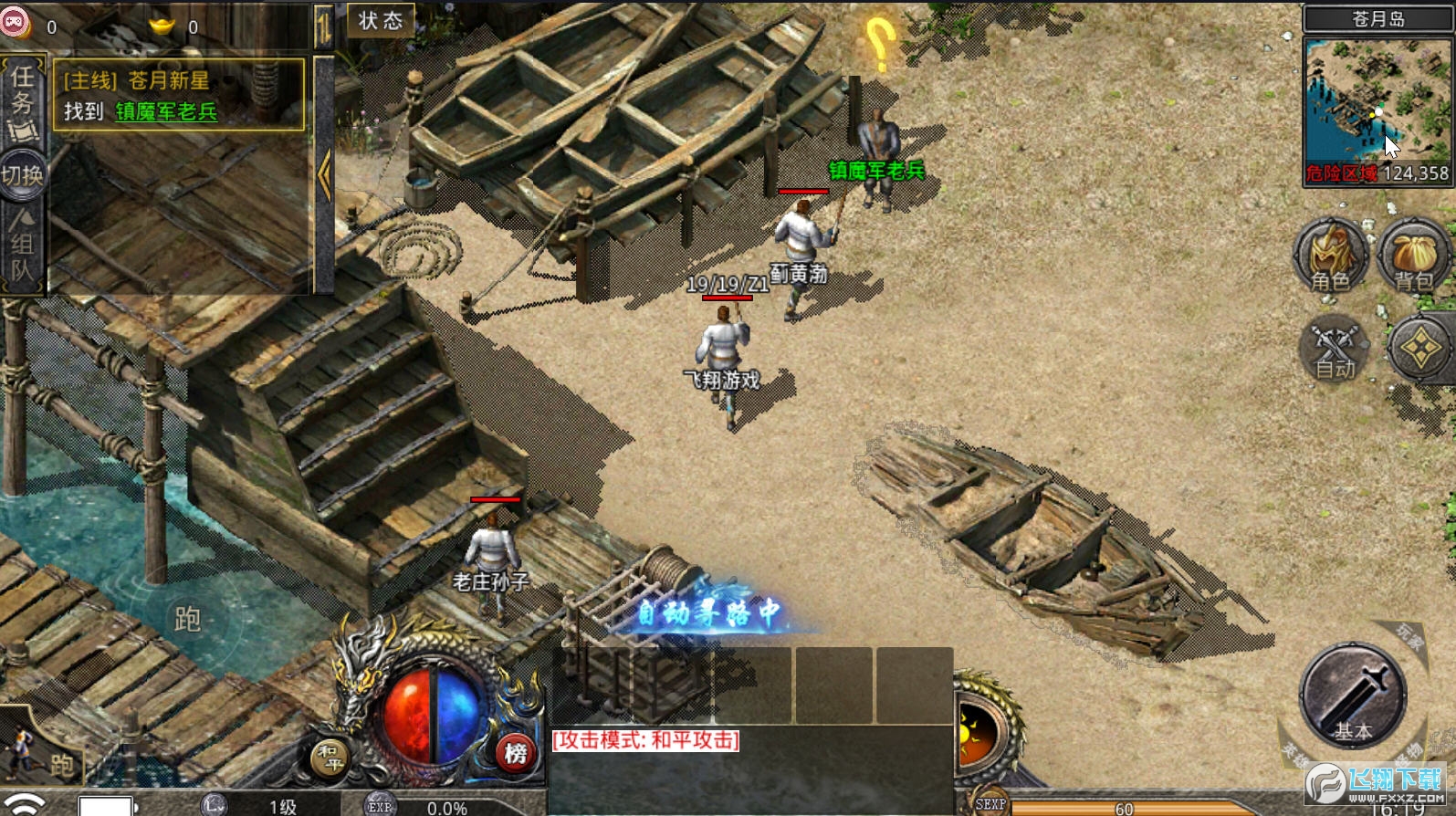Collapse the quest panel with the left arrow
Screen dimensions: 1456x816
tap(324, 173)
